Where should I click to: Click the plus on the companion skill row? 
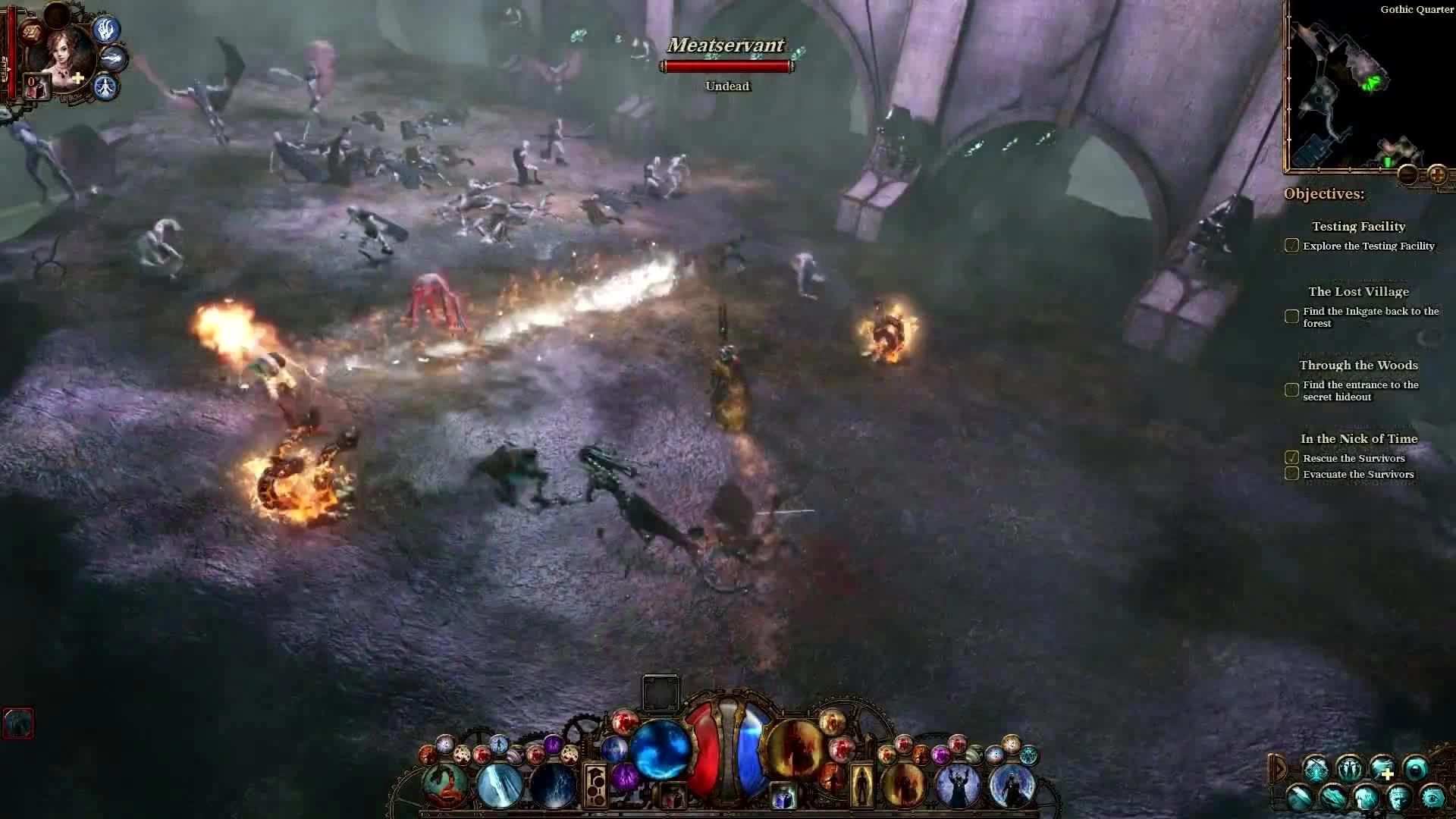(x=1388, y=773)
